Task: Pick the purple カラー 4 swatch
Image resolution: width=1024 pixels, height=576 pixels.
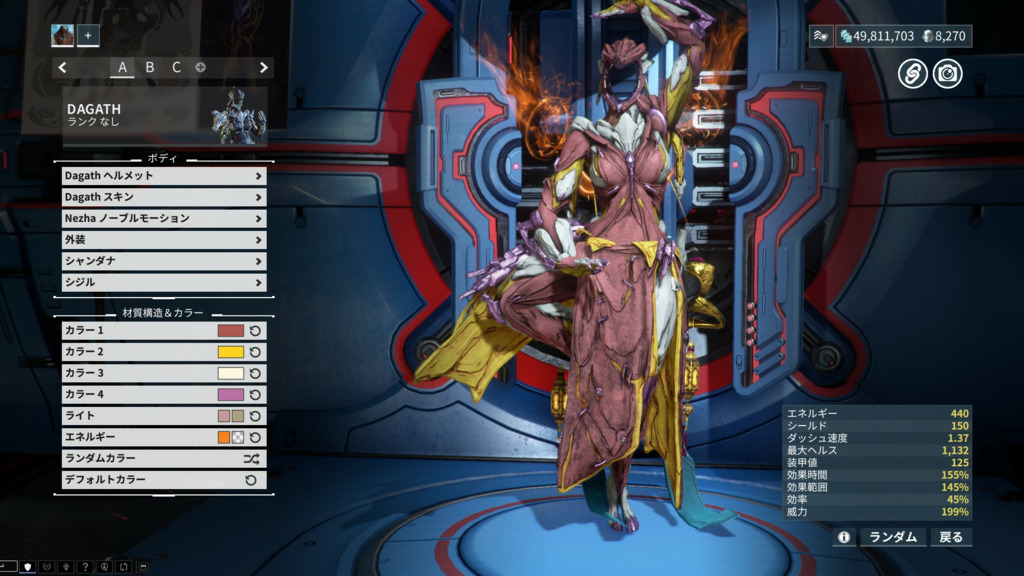Action: tap(231, 395)
